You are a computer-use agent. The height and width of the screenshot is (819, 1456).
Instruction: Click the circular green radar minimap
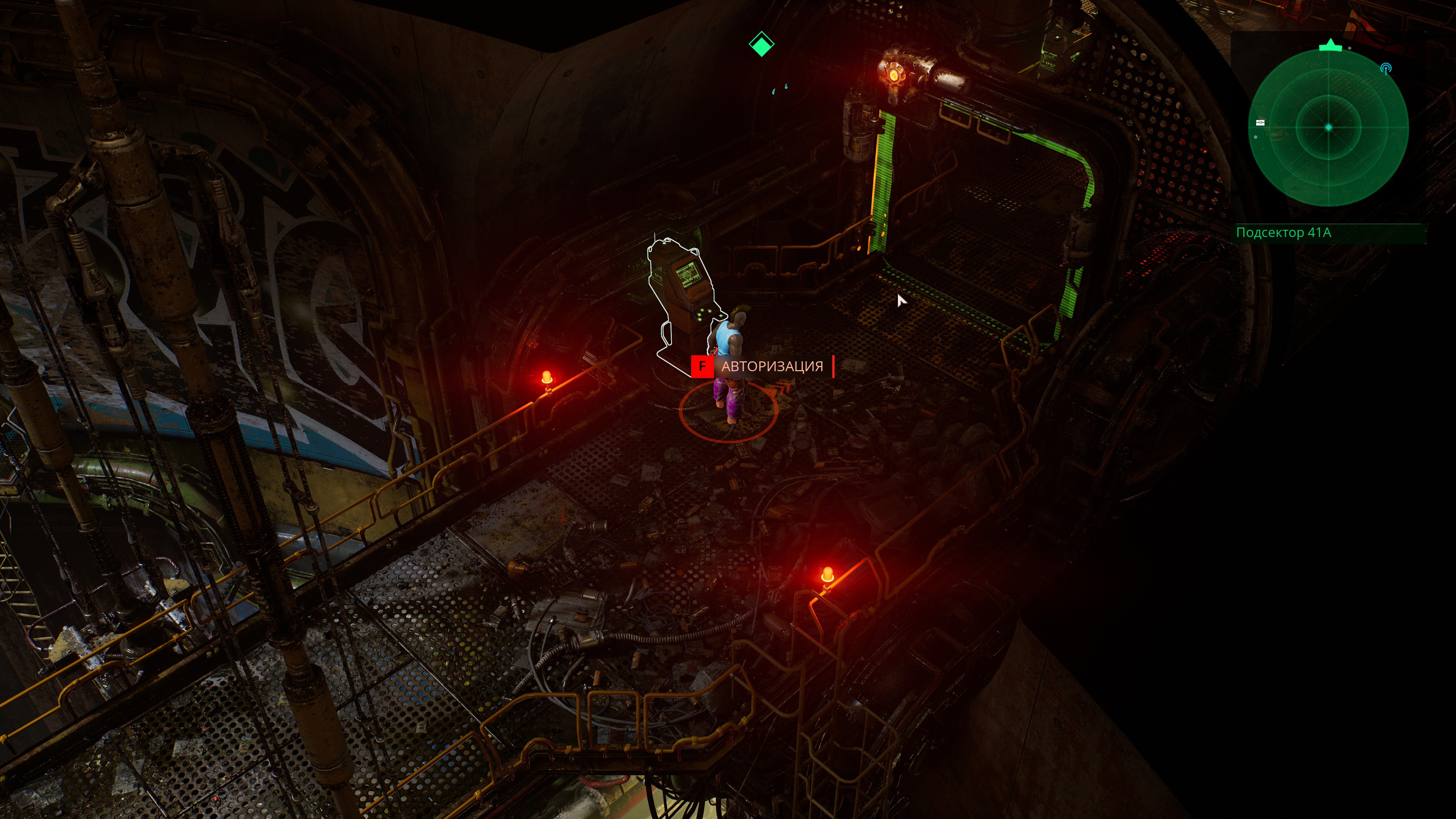click(x=1328, y=128)
